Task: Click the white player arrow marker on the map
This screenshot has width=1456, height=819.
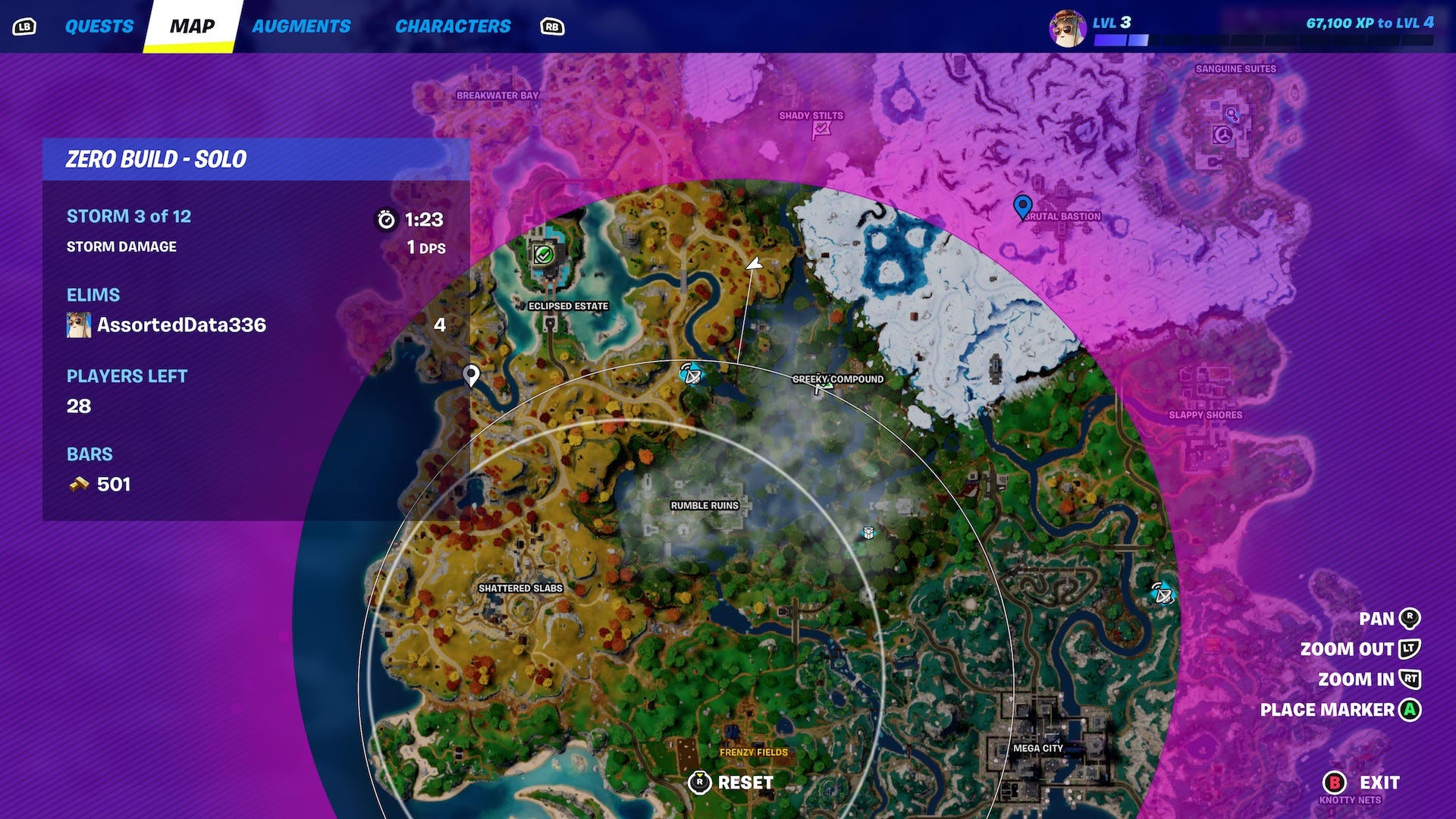Action: coord(754,265)
